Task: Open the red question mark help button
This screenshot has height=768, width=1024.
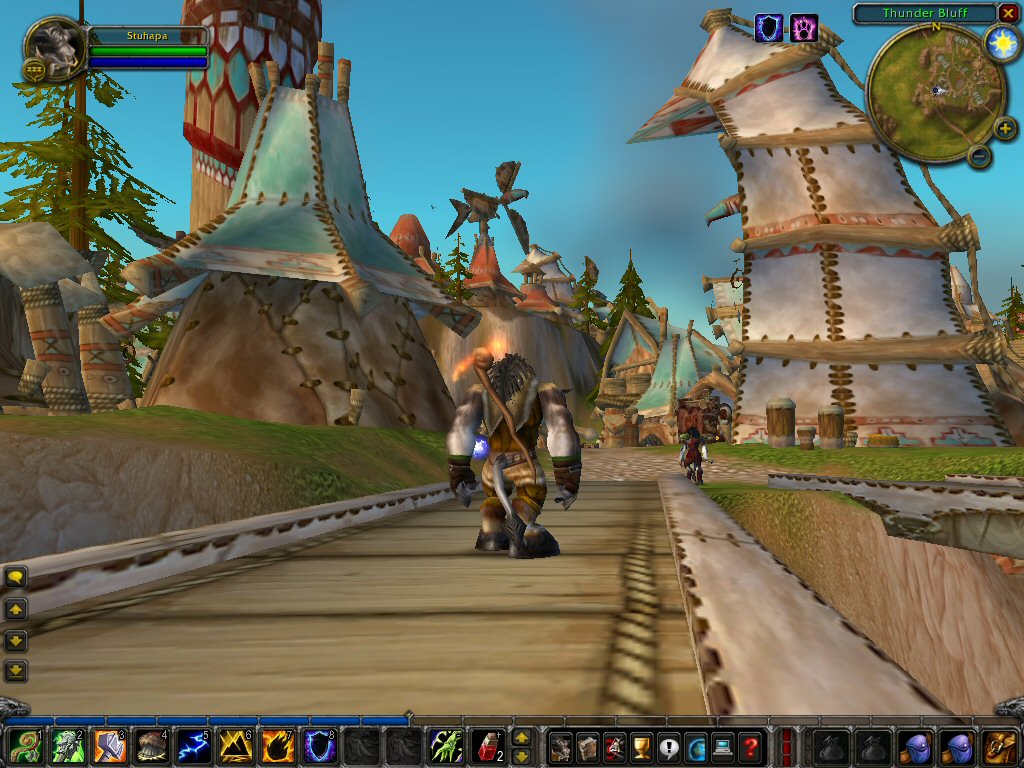Action: click(751, 747)
